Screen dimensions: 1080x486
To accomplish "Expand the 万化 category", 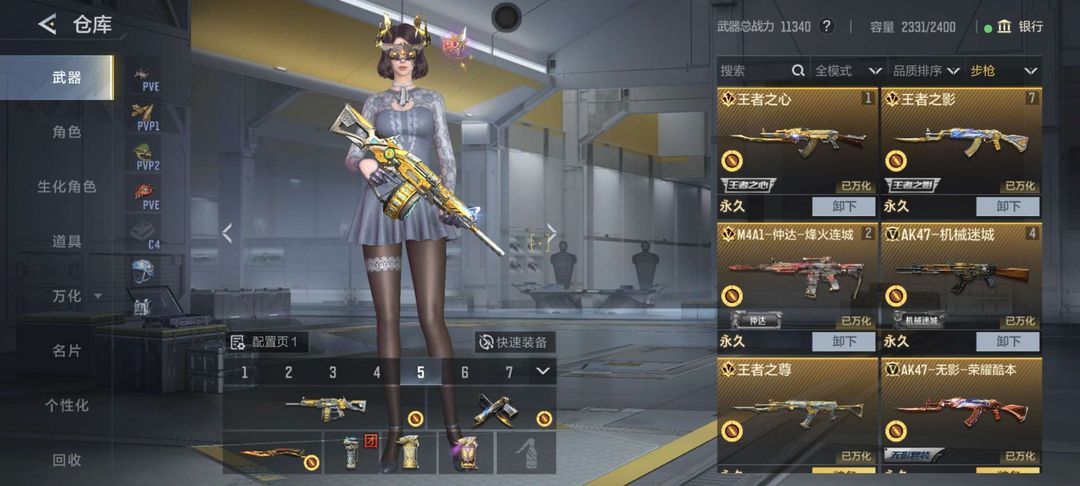I will click(75, 296).
